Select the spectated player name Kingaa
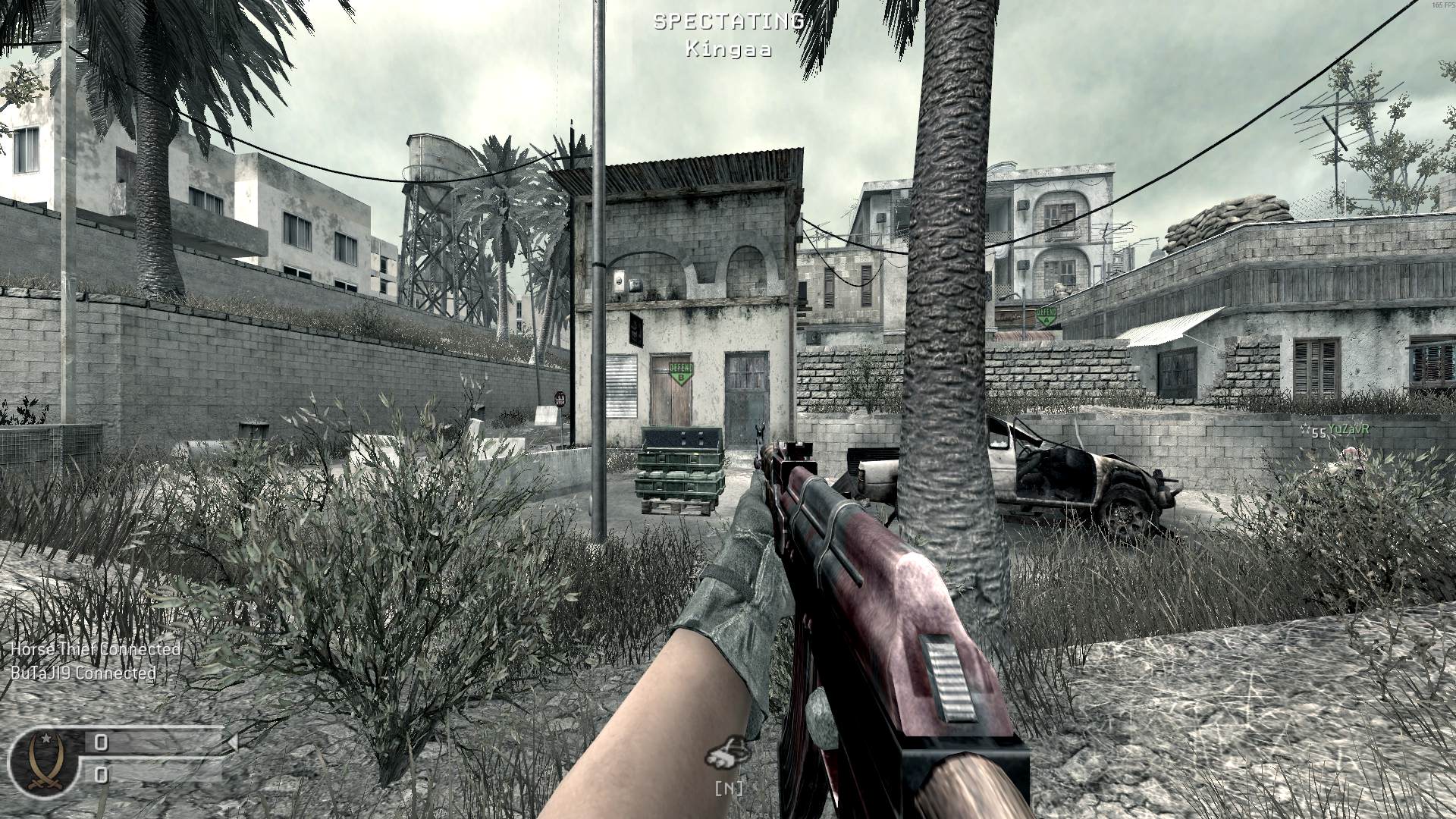 point(728,50)
